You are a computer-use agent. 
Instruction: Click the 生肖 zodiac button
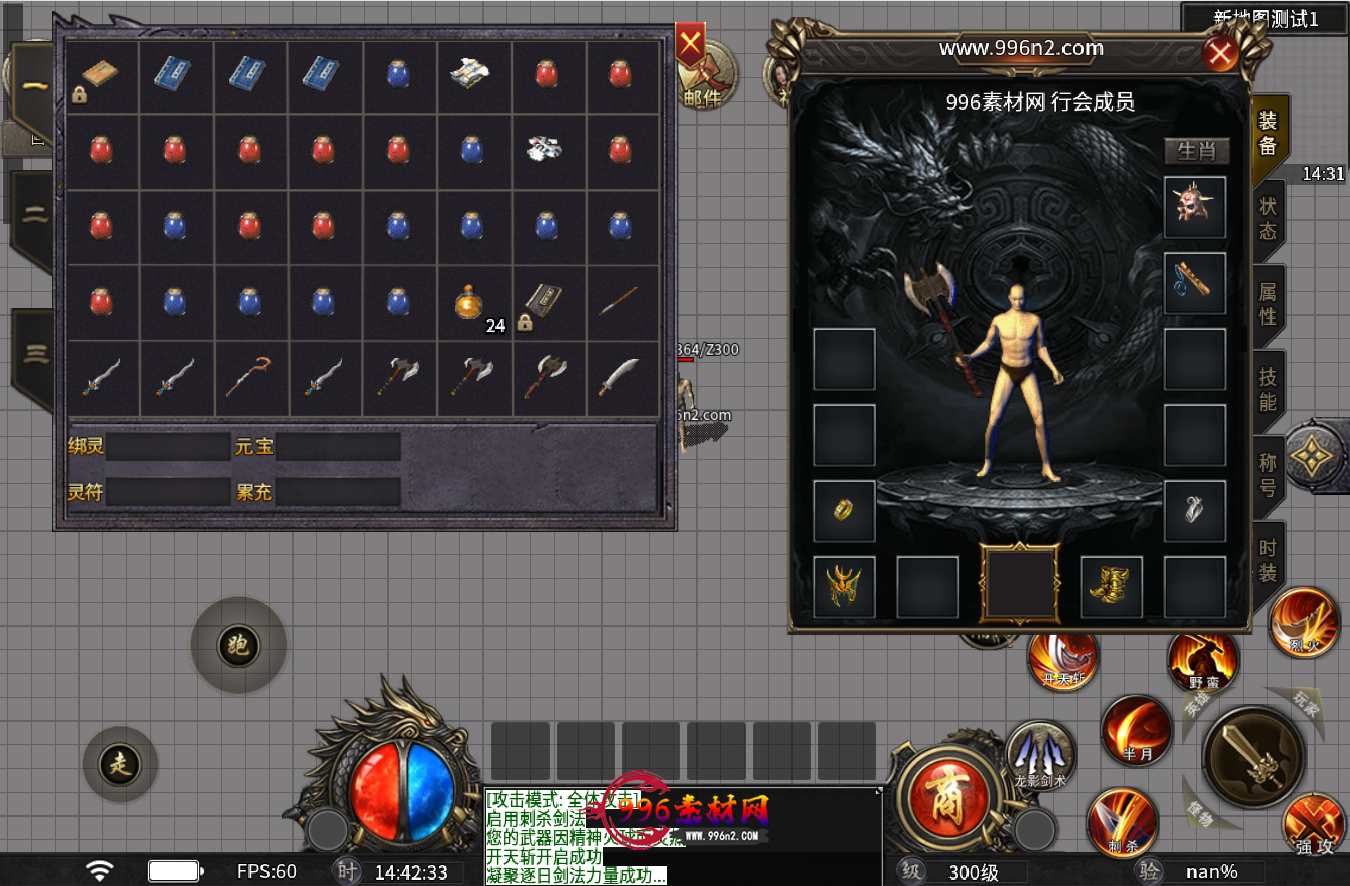pos(1196,151)
